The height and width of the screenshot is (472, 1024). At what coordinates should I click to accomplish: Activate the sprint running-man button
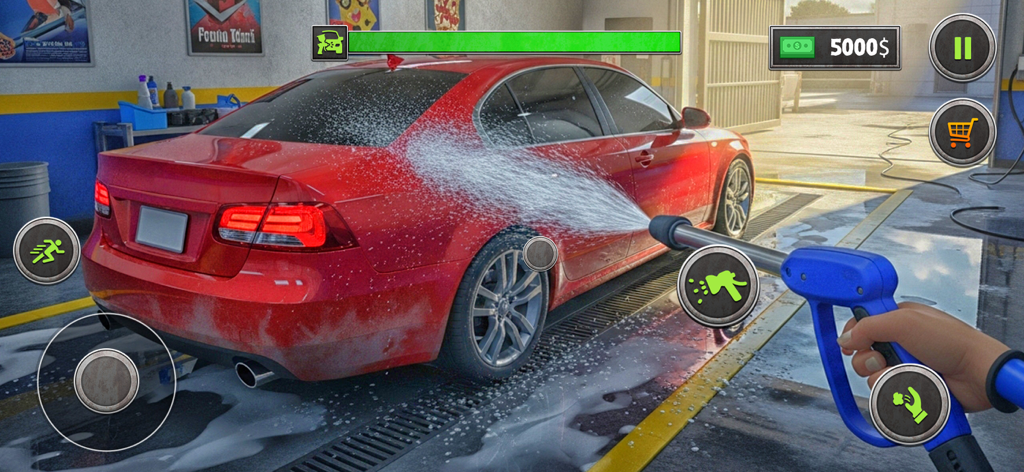[47, 250]
